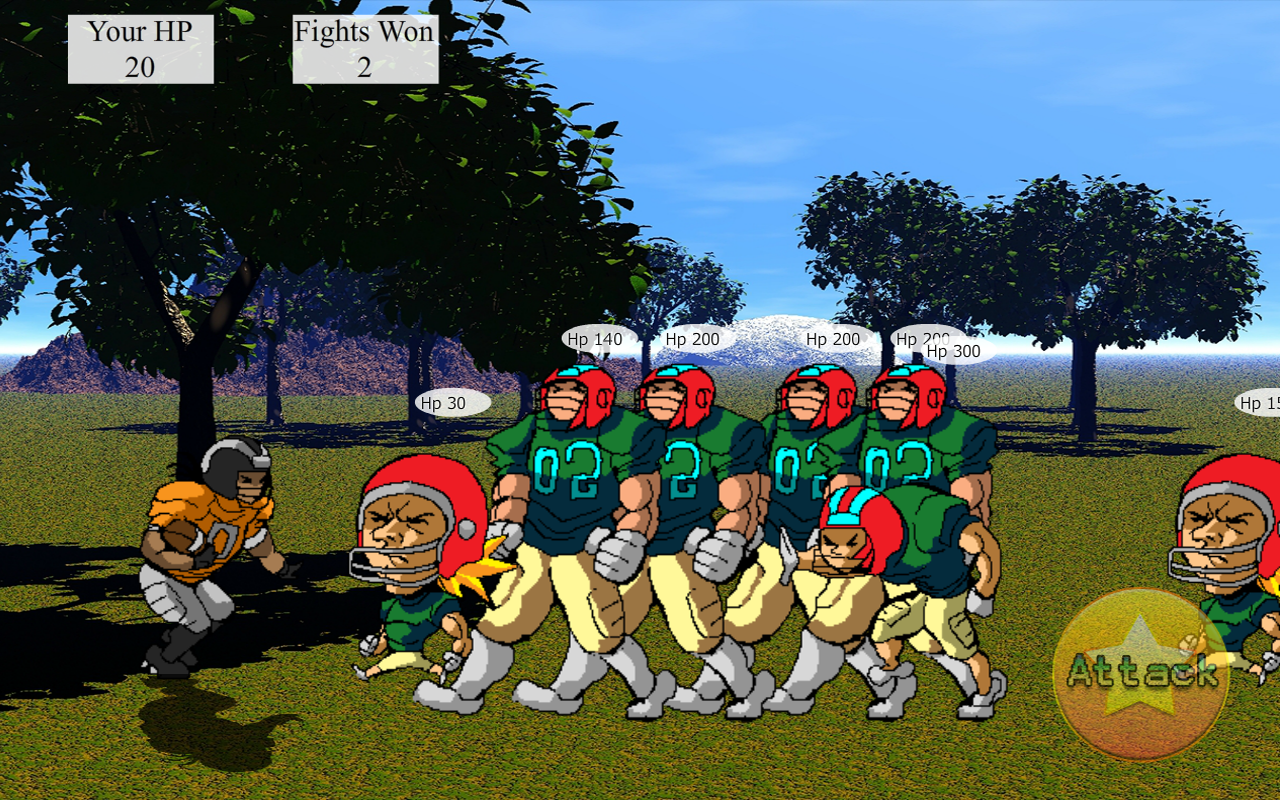This screenshot has height=800, width=1280.
Task: Click the Hp 140 label bubble
Action: point(595,339)
